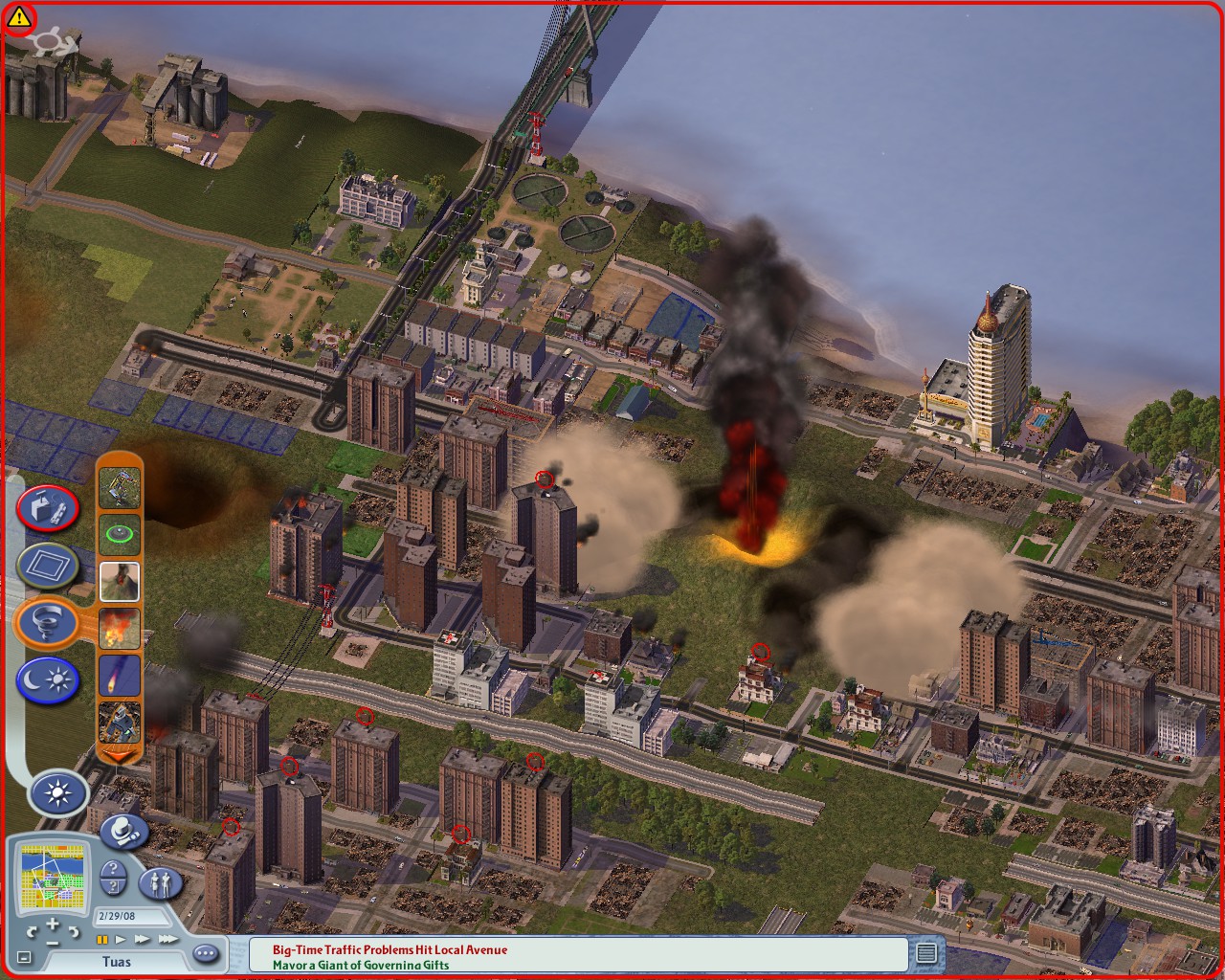
Task: Unleash the giant robot disaster
Action: (x=120, y=721)
